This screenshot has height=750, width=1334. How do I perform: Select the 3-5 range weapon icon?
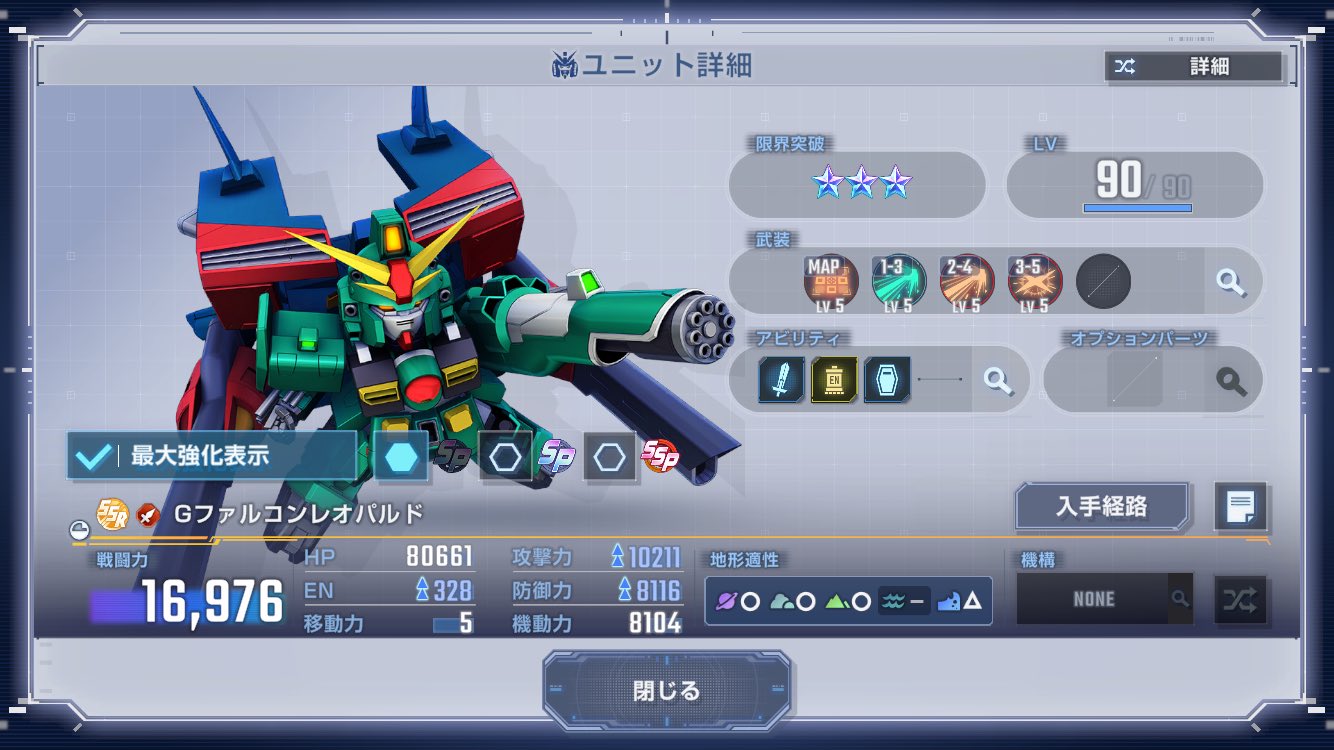tap(1034, 281)
